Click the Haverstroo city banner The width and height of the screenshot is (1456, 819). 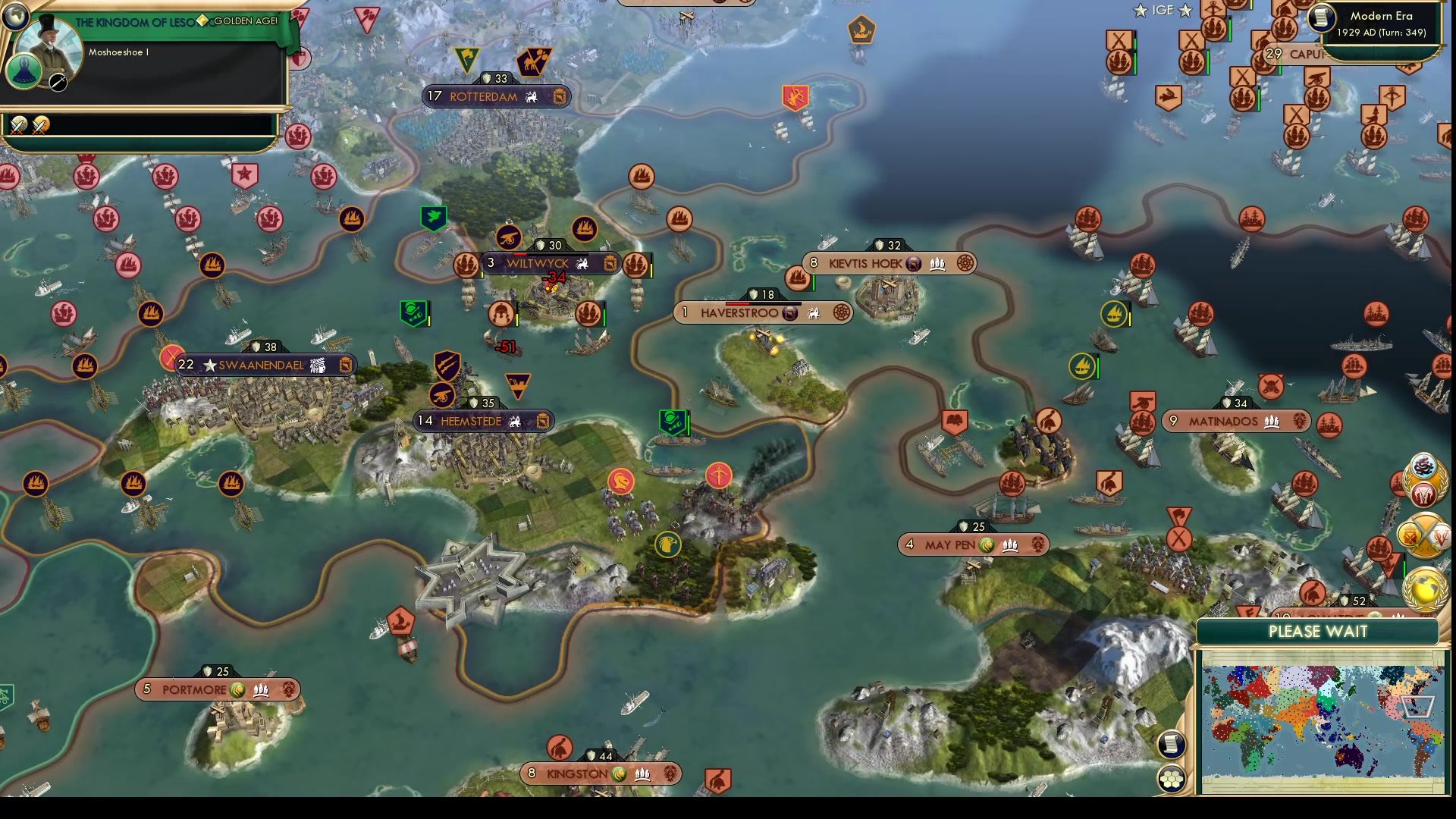pos(761,312)
